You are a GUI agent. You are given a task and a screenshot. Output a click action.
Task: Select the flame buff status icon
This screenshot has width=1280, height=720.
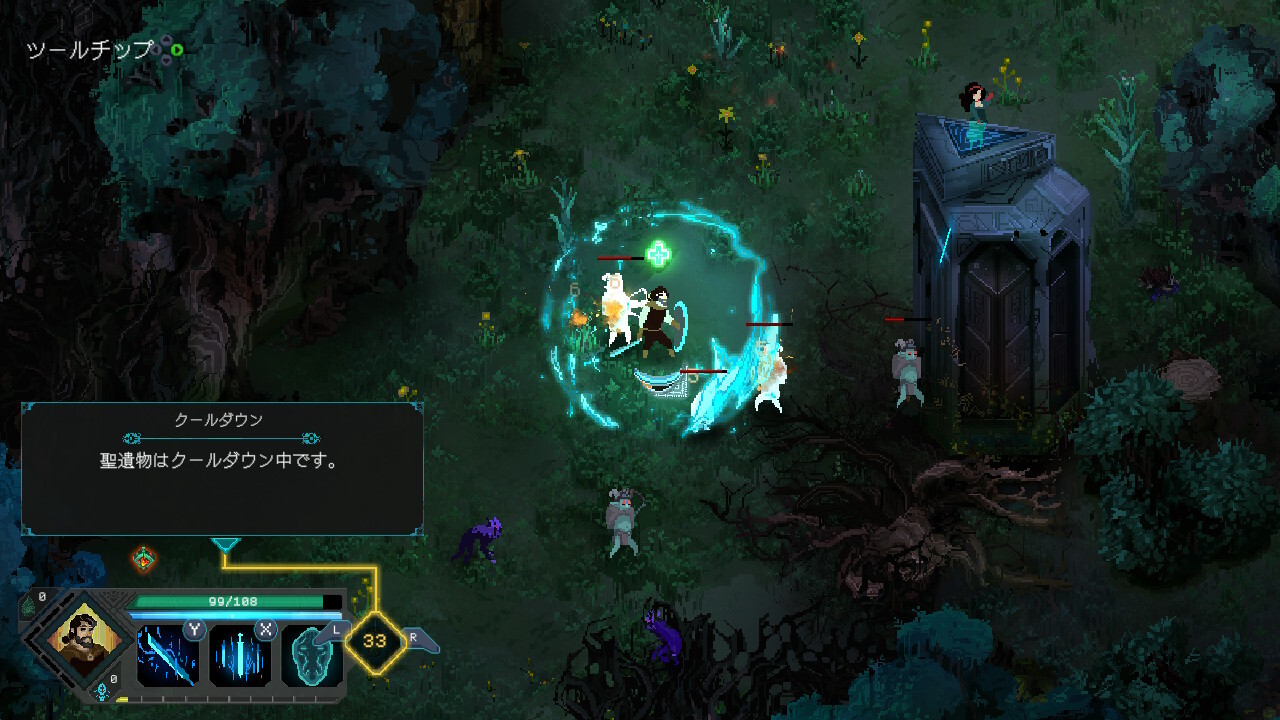[x=143, y=558]
